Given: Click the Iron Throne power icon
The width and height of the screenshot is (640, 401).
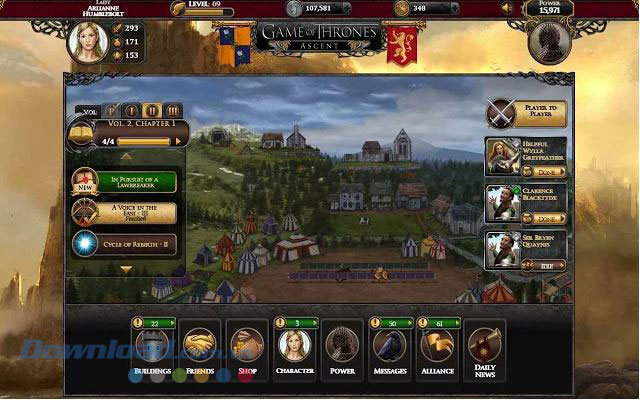Looking at the screenshot, I should pos(551,42).
